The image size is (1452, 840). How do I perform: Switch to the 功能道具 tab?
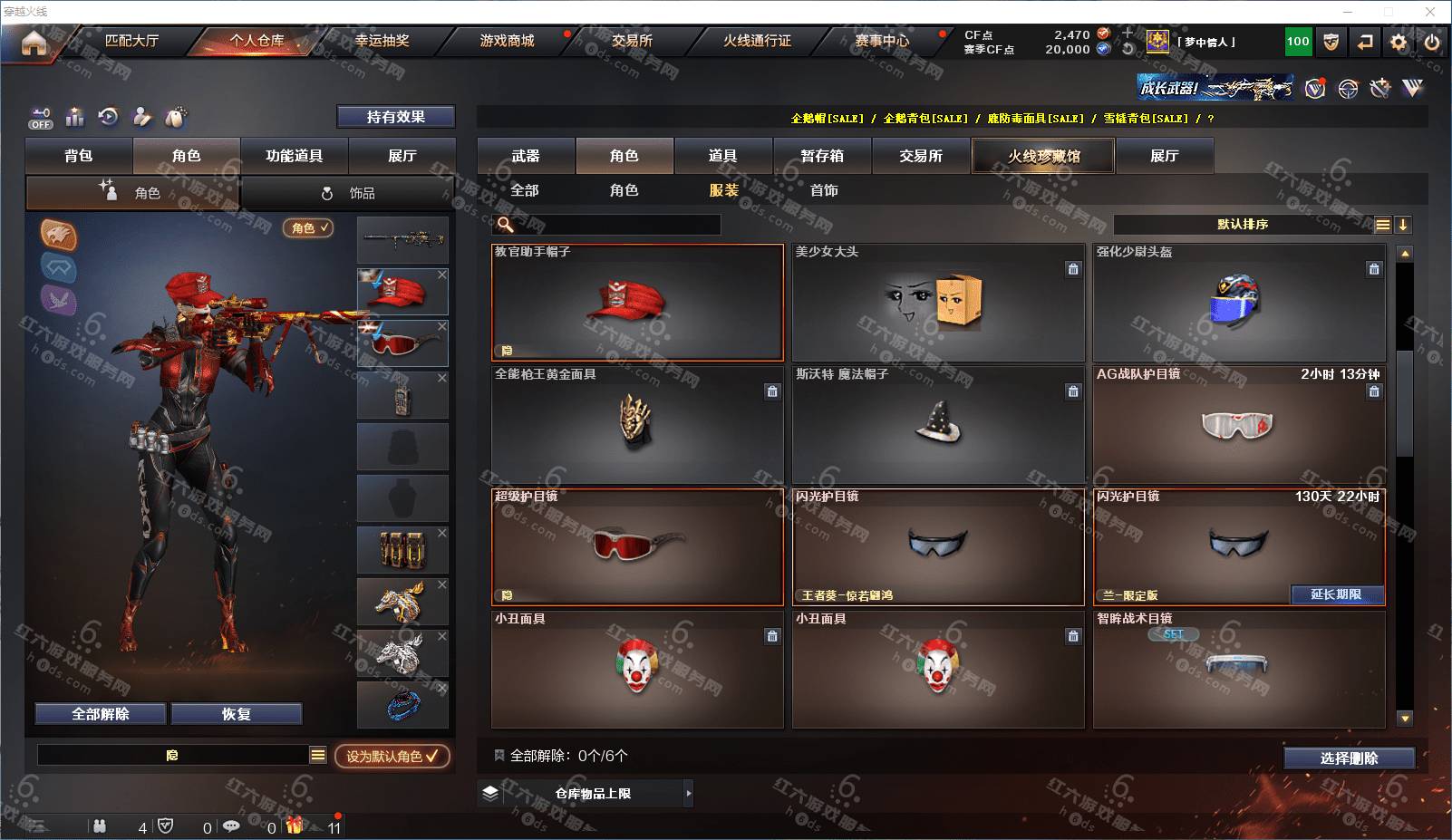tap(294, 156)
